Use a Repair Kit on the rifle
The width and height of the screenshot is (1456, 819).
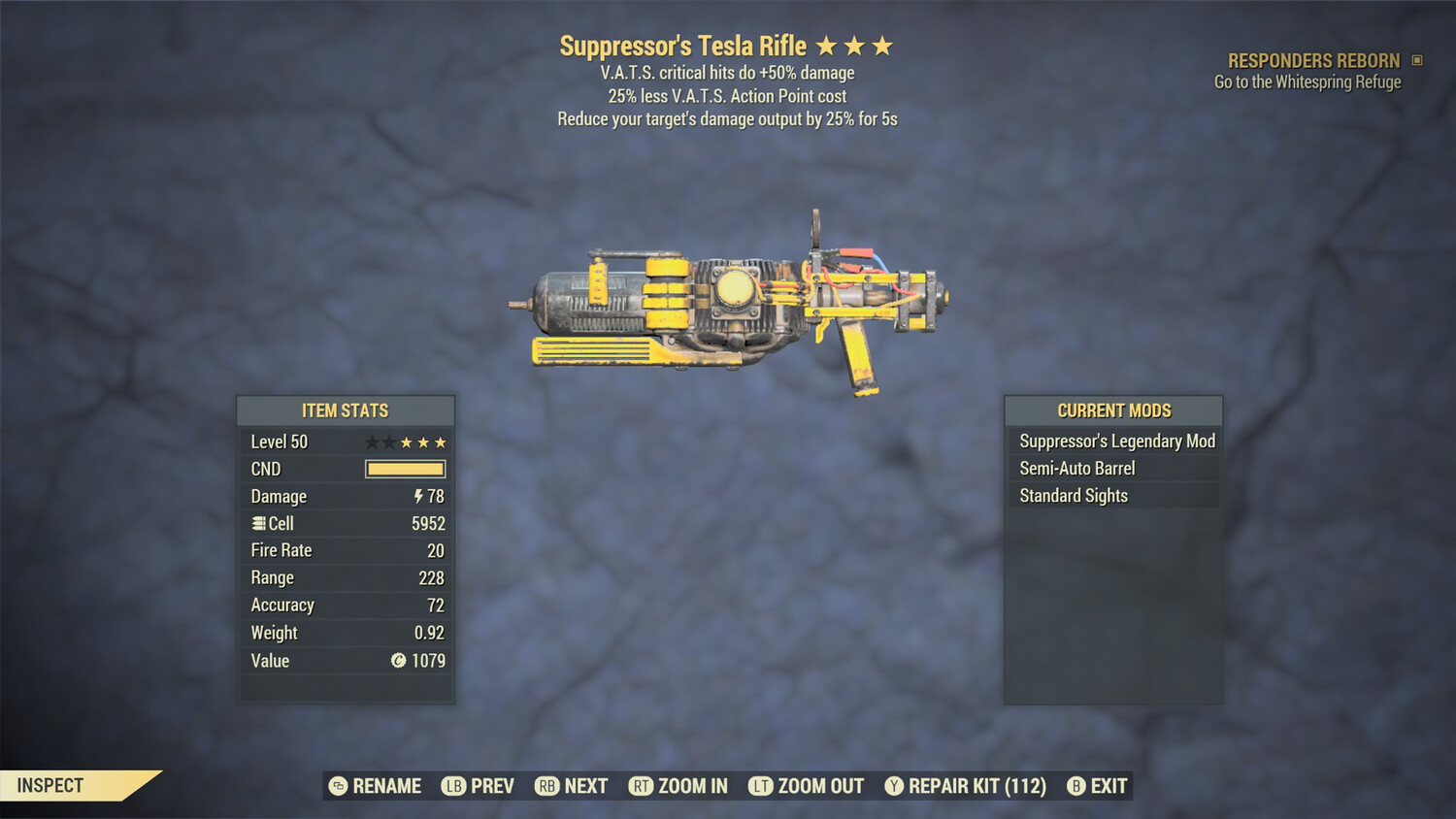[967, 786]
